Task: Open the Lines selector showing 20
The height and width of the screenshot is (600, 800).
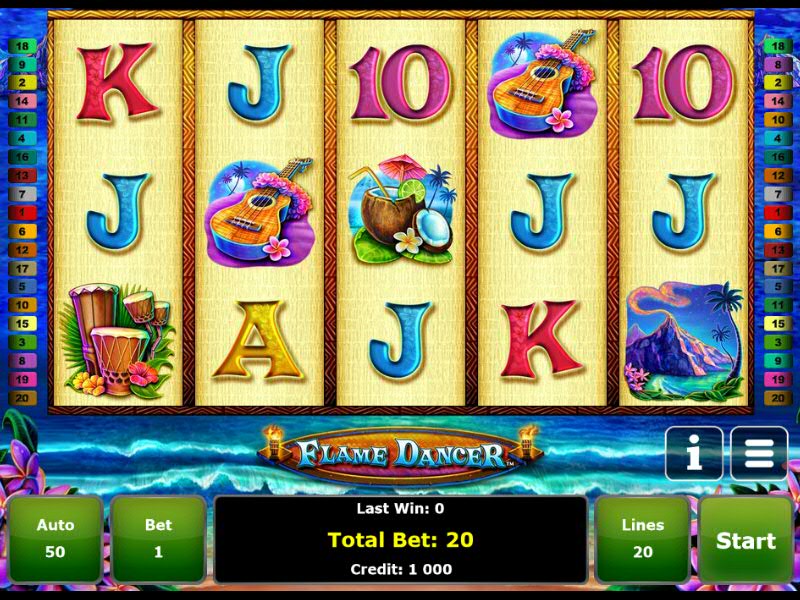Action: [642, 539]
